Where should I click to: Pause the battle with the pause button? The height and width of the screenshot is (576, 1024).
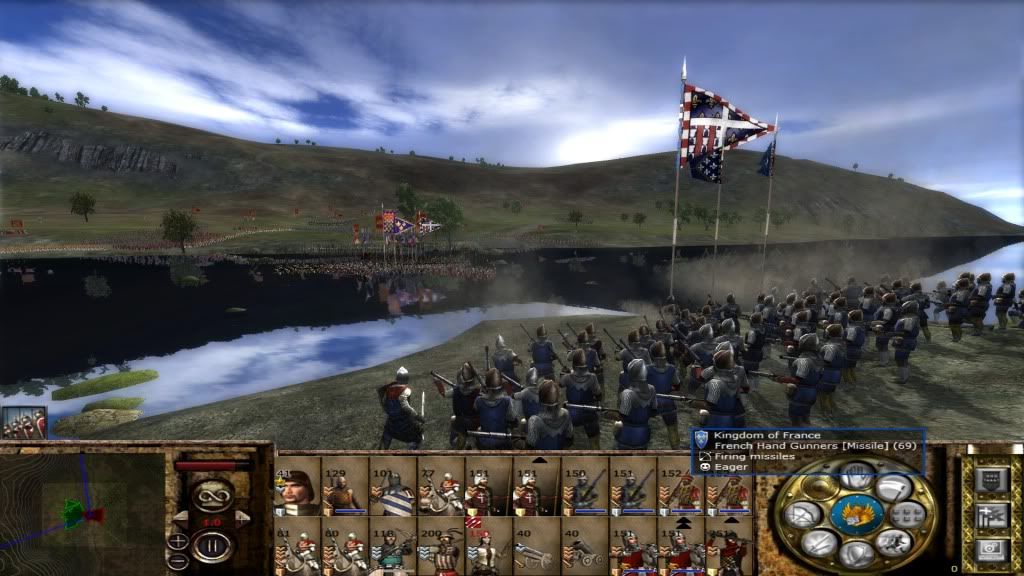(212, 546)
